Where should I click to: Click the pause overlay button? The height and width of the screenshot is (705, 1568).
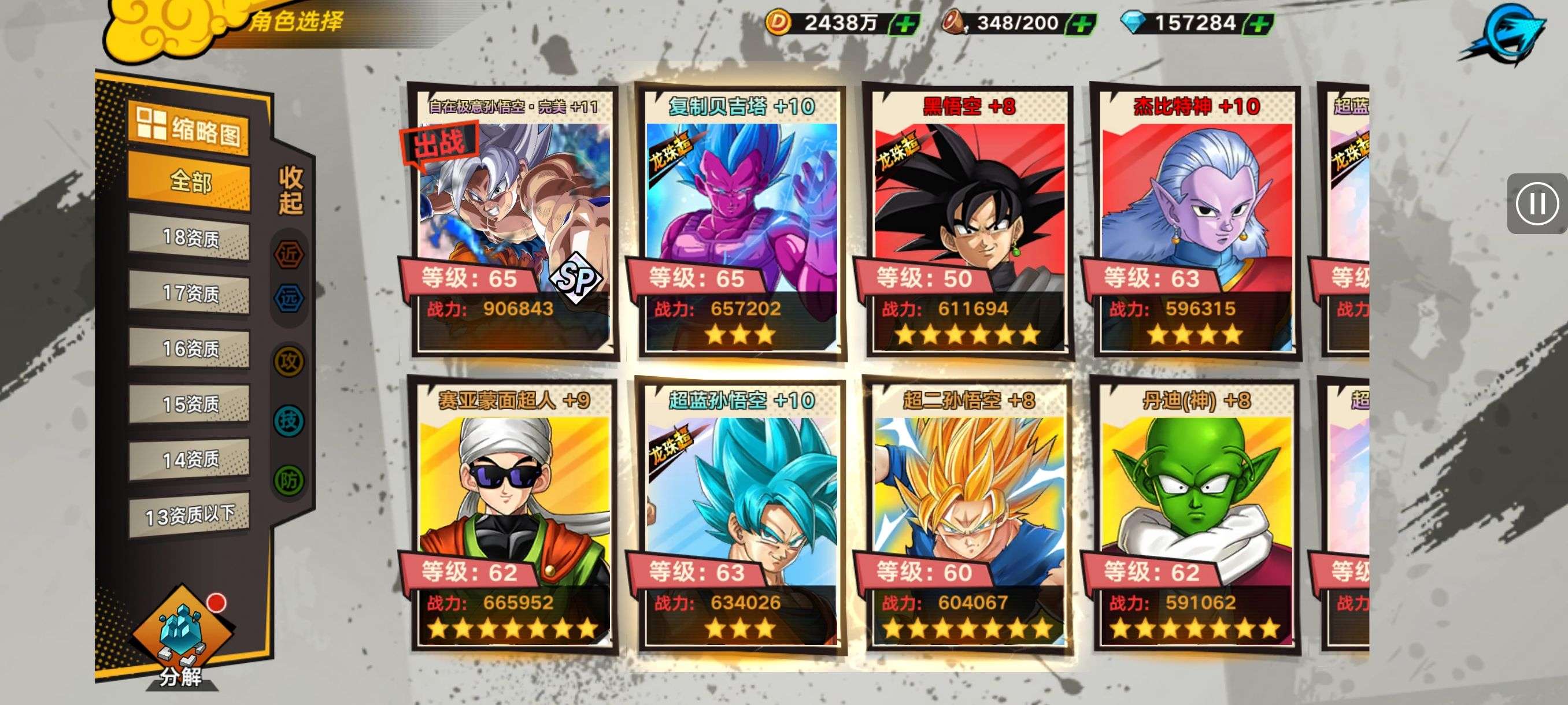[1536, 203]
